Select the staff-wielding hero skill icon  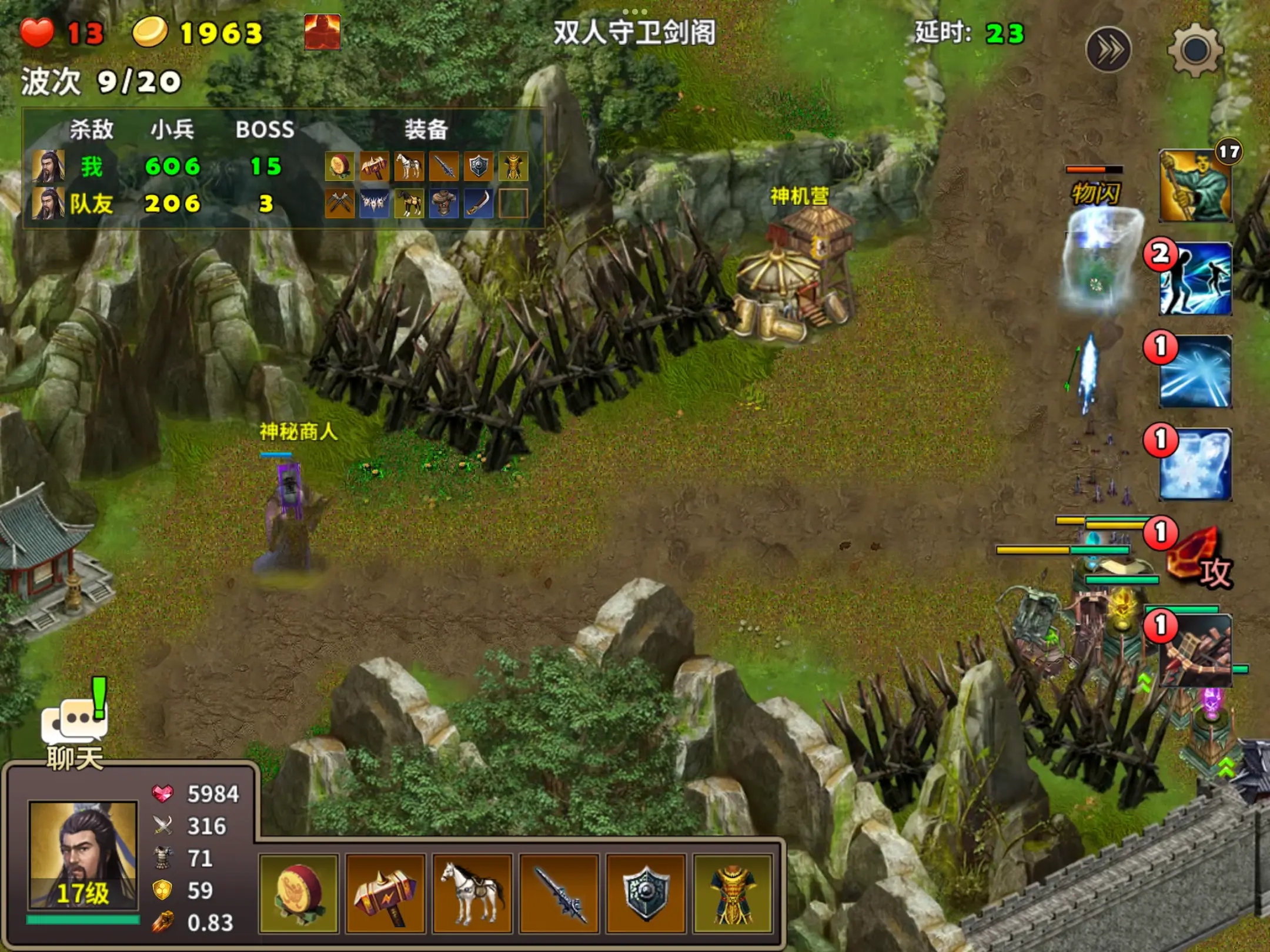point(1195,186)
